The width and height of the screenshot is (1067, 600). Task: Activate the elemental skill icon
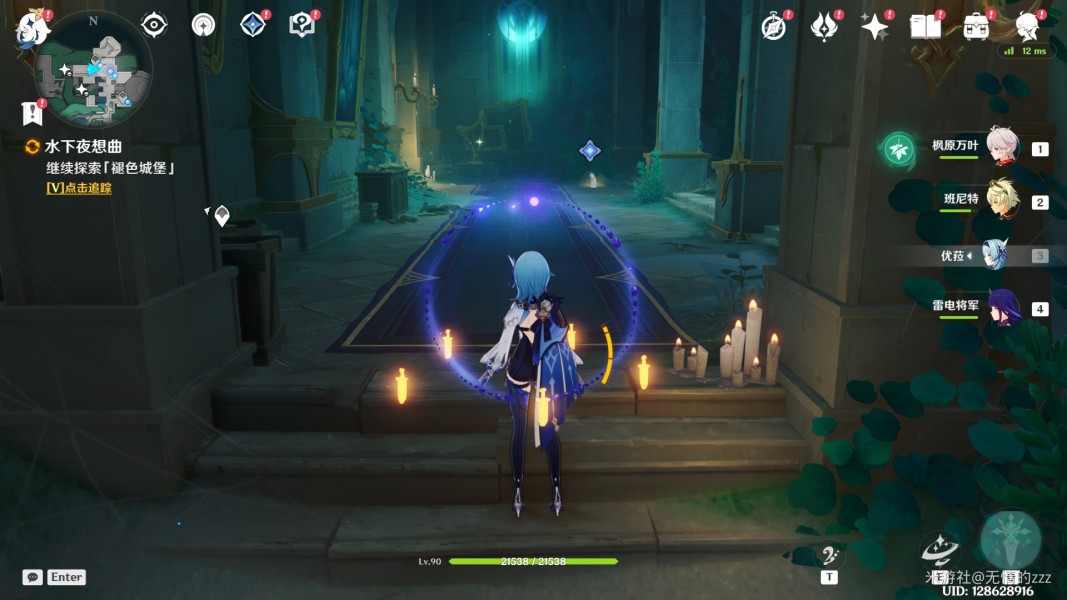pos(940,548)
